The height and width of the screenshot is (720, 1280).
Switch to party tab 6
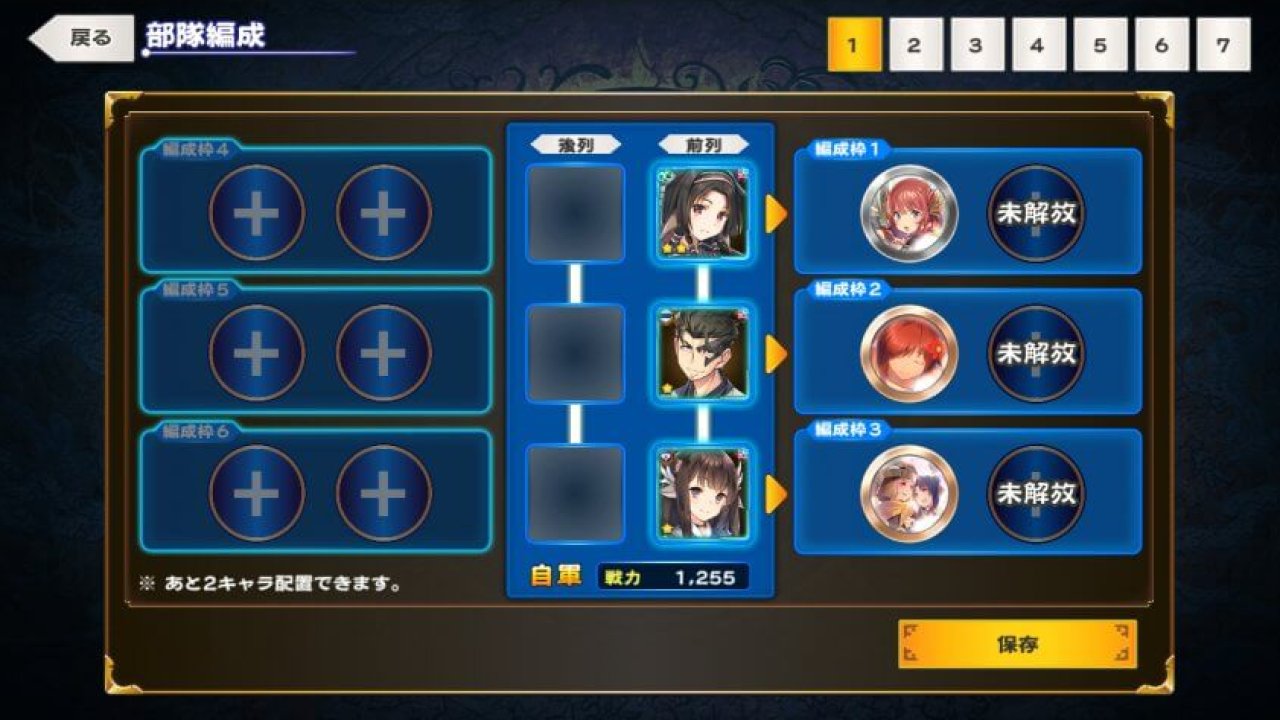tap(1161, 45)
